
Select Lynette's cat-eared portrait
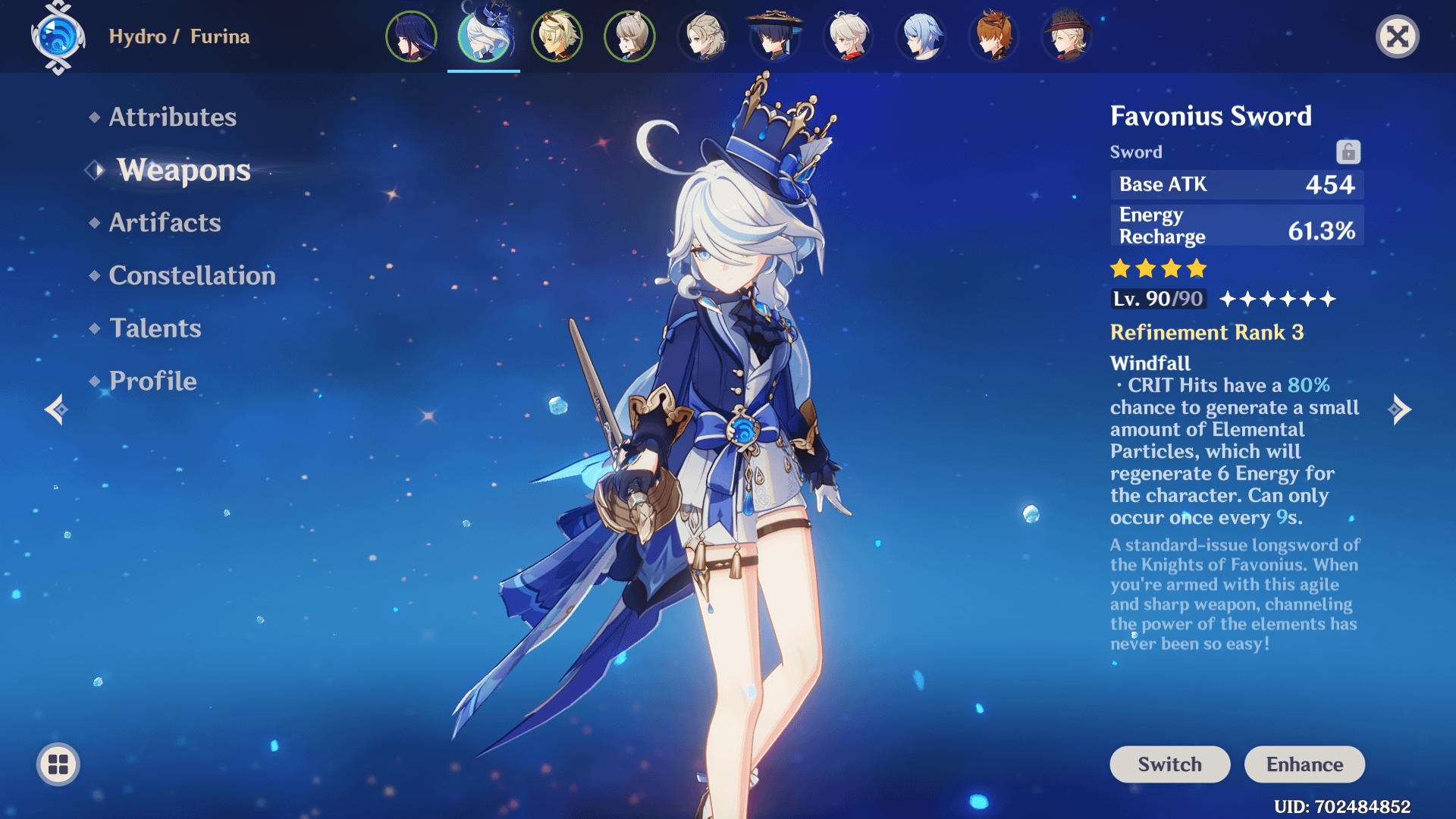pos(629,36)
